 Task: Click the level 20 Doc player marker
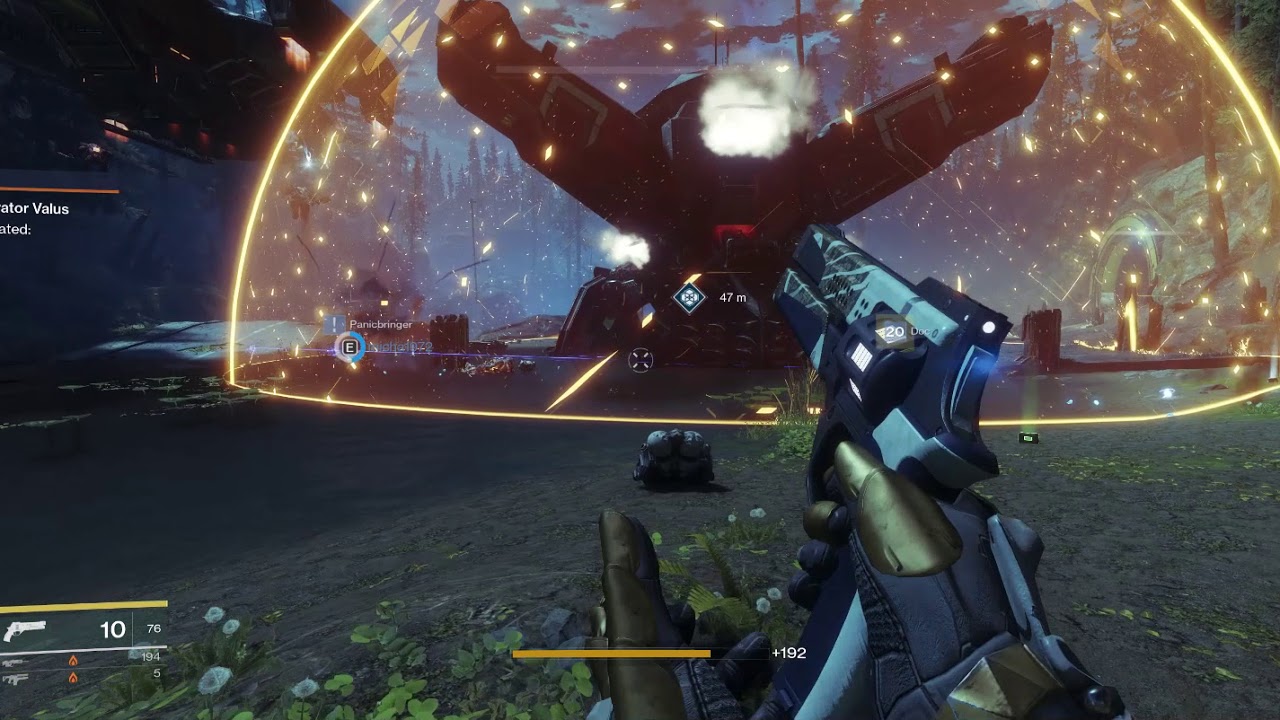click(x=892, y=332)
